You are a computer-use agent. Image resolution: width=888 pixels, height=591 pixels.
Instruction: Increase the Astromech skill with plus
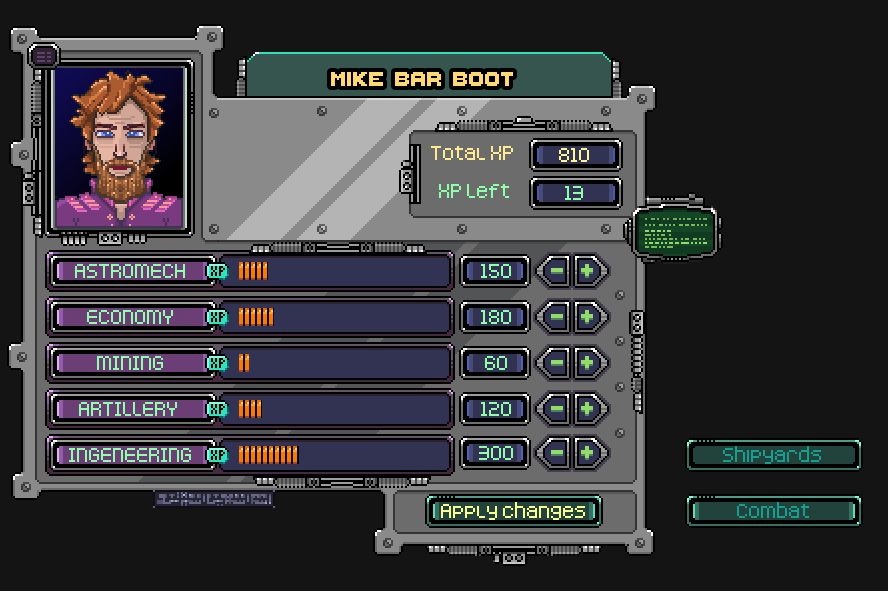(x=589, y=271)
